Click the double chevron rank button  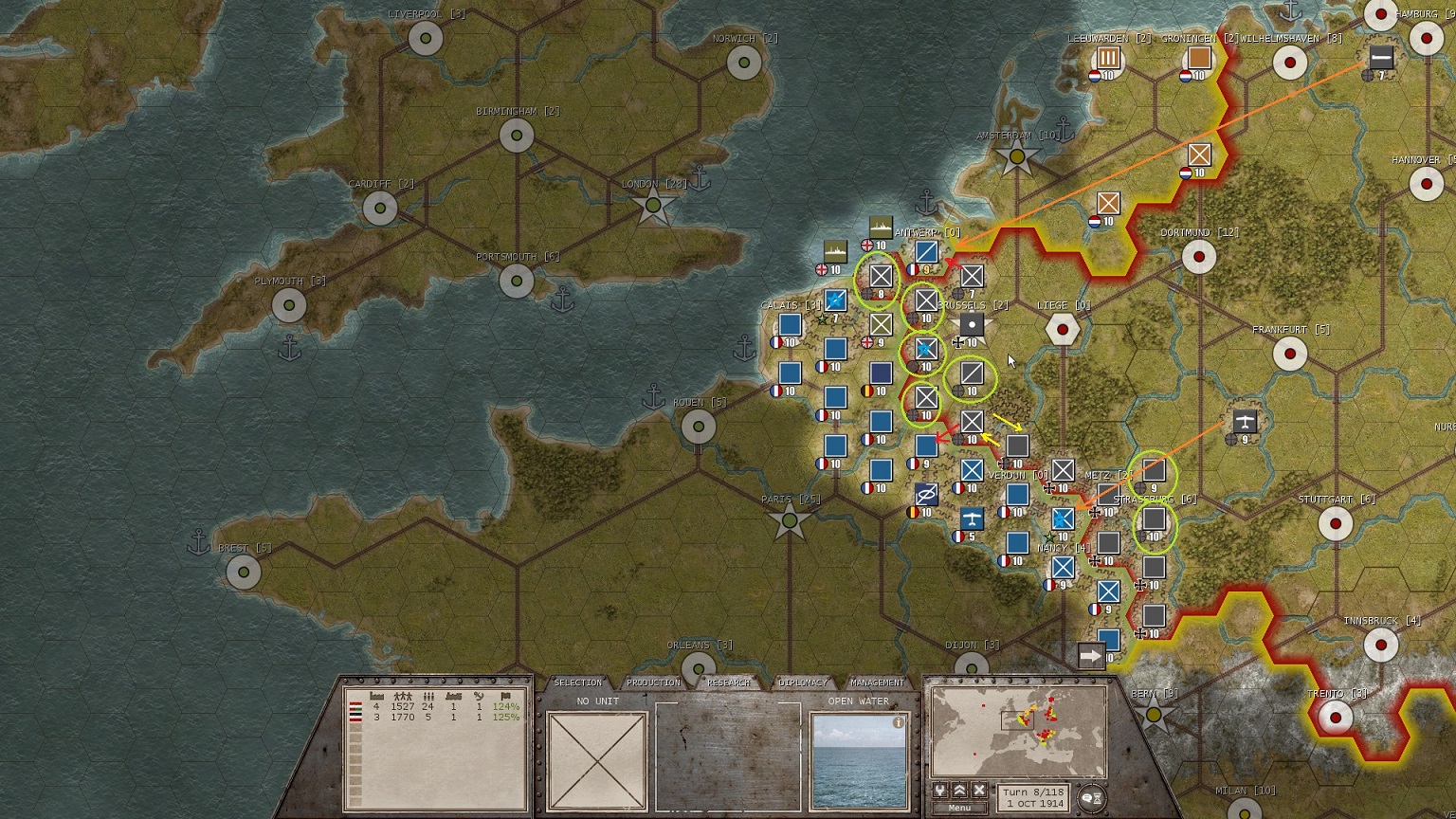(x=959, y=791)
